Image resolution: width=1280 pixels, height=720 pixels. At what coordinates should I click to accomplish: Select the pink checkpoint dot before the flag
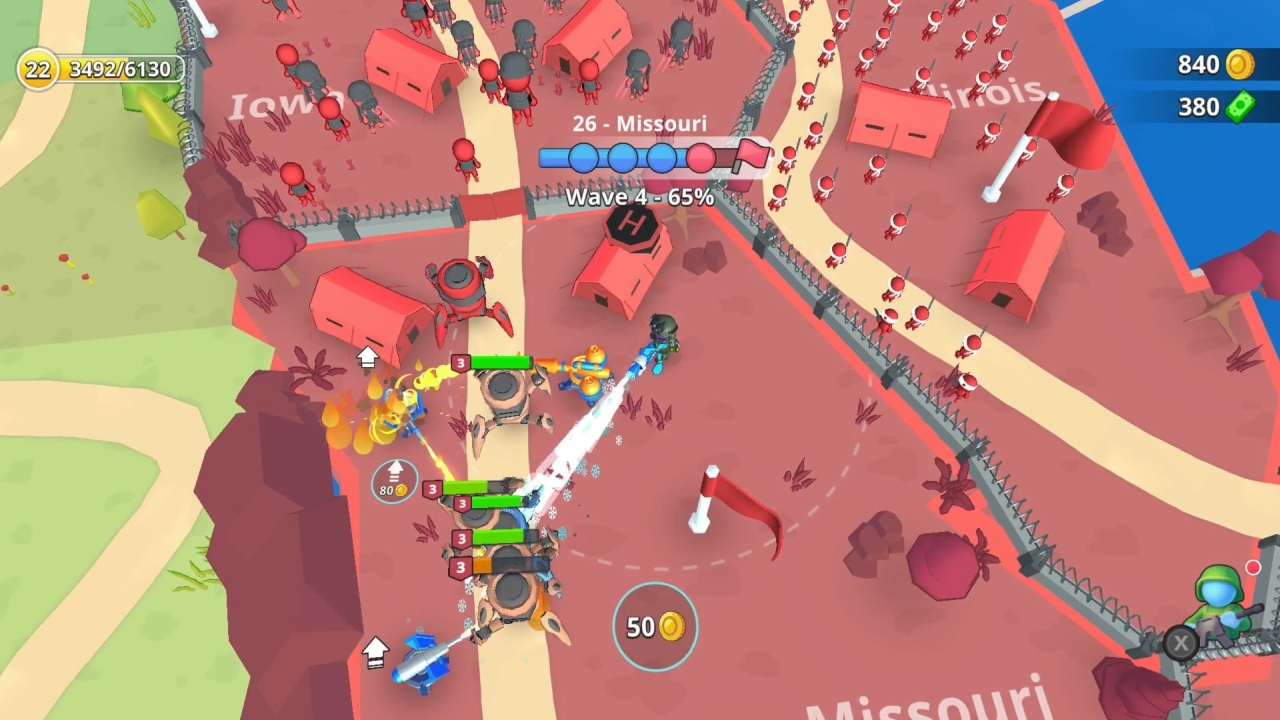700,155
